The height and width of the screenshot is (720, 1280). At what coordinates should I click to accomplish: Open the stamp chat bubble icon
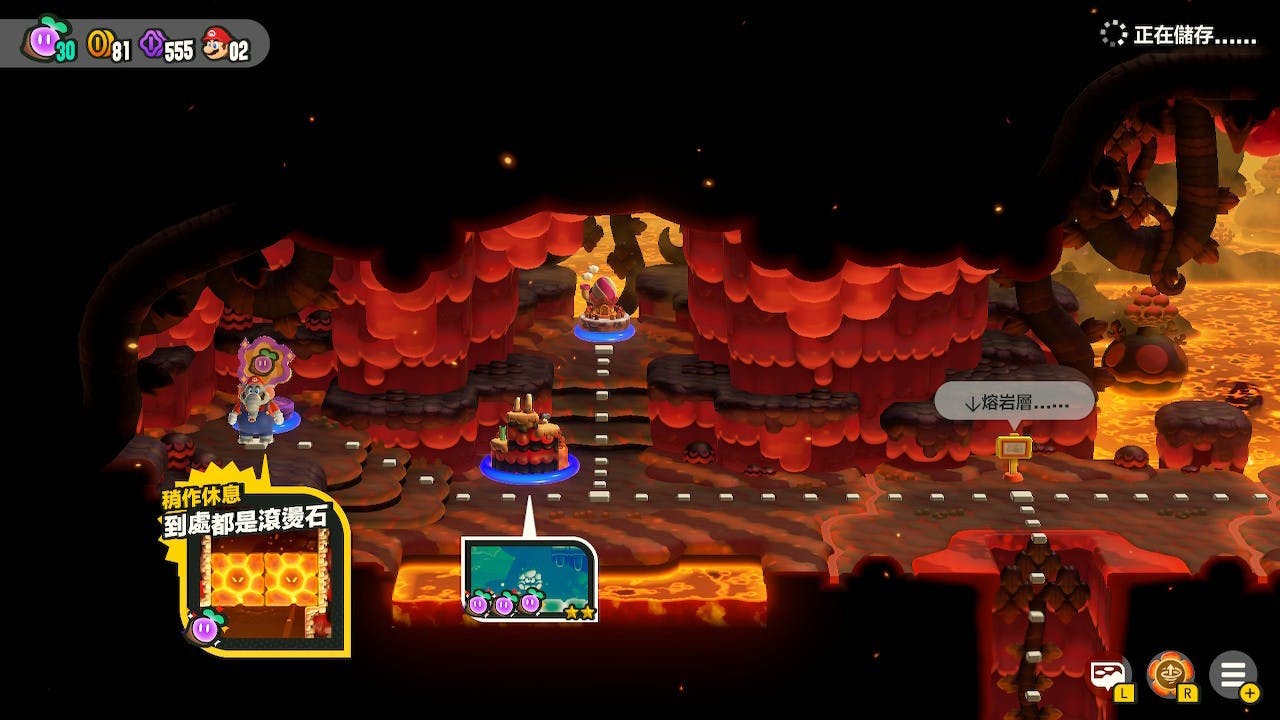click(1108, 675)
